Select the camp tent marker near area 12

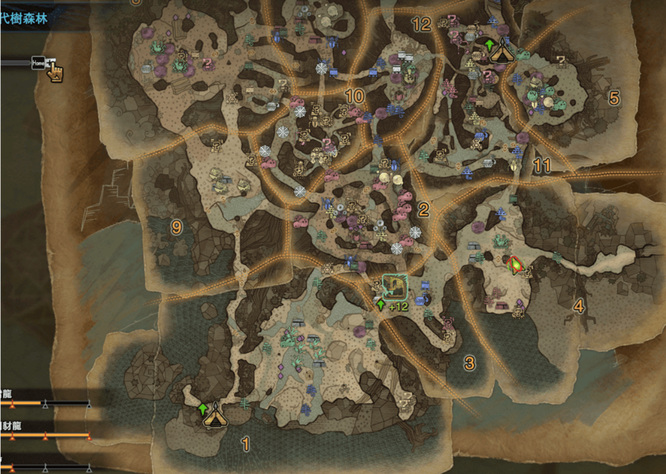pos(500,53)
